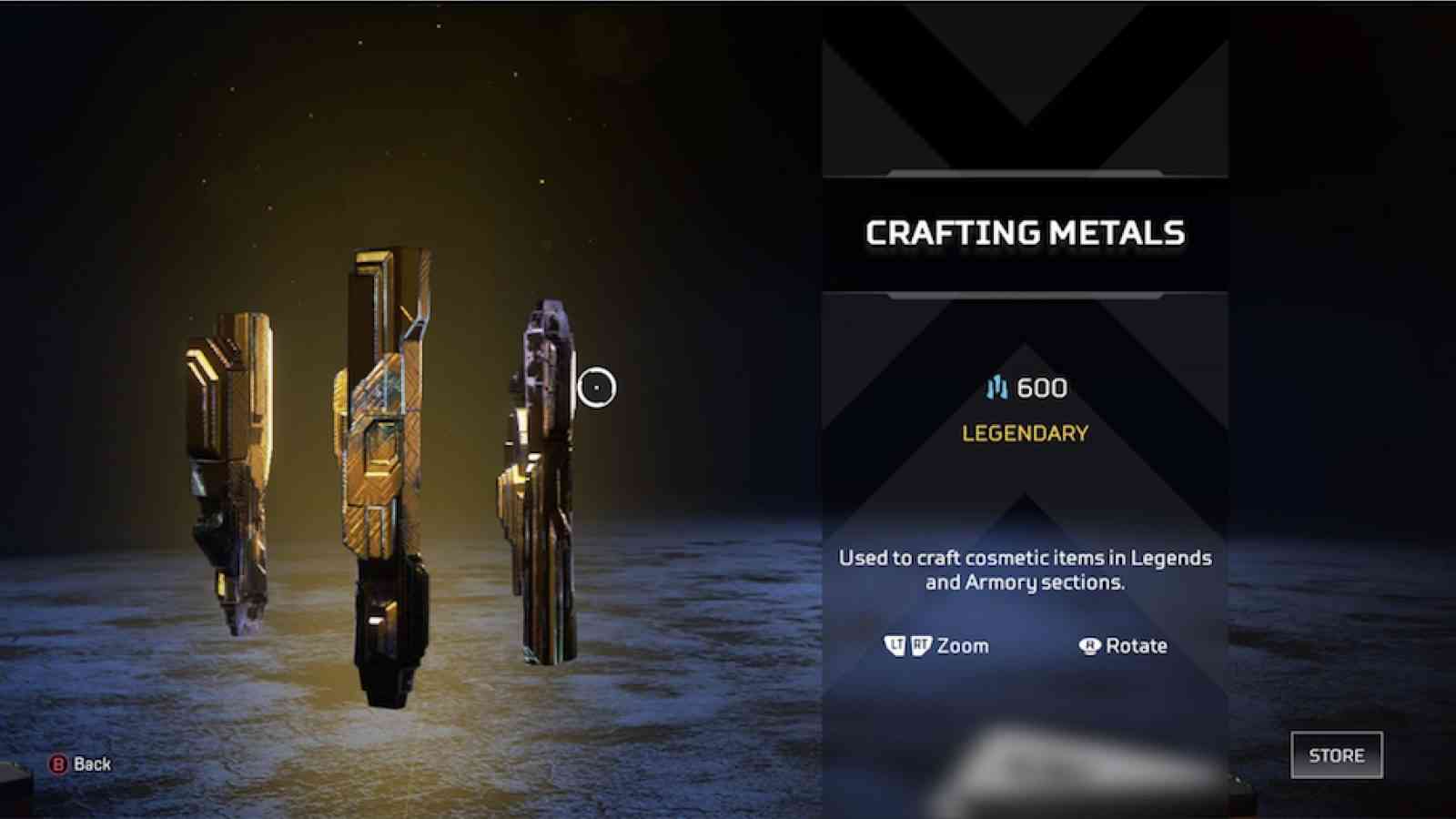1456x819 pixels.
Task: Open the Store
Action: click(x=1336, y=755)
